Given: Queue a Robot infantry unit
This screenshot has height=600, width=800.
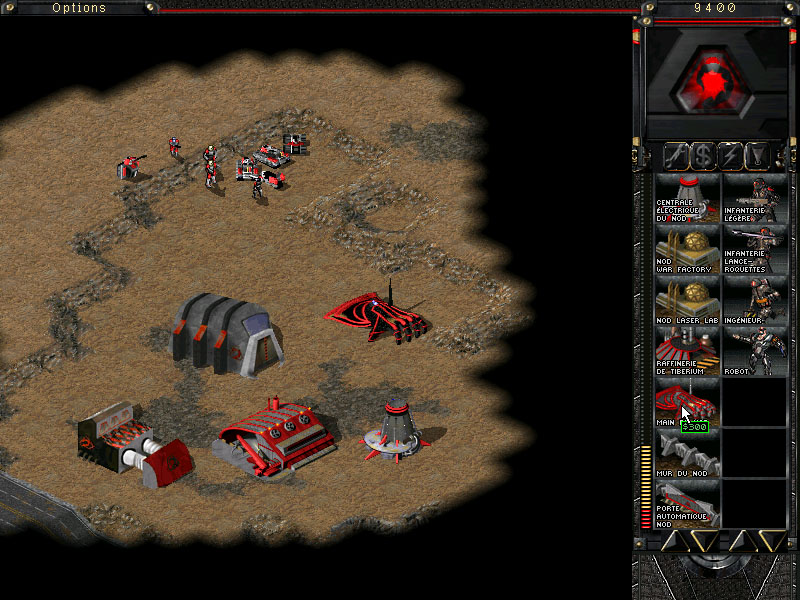Looking at the screenshot, I should click(754, 353).
